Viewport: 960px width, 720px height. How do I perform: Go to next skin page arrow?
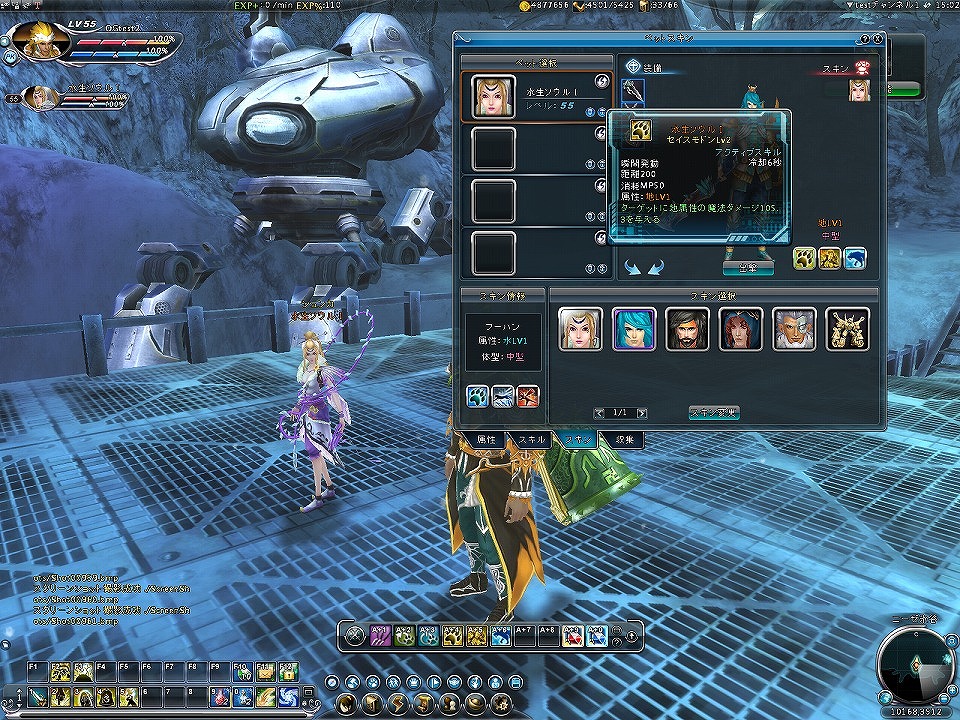tap(641, 413)
